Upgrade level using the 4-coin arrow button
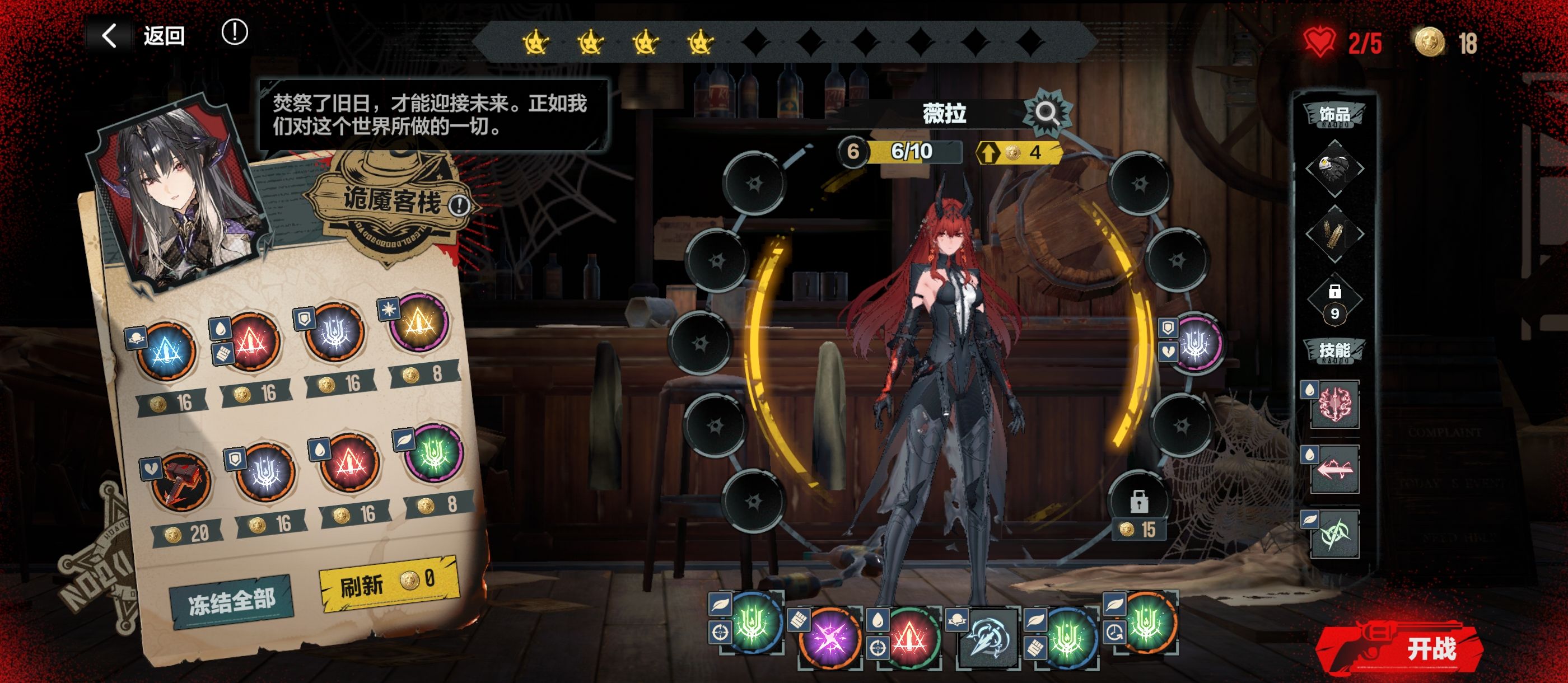 tap(1018, 152)
